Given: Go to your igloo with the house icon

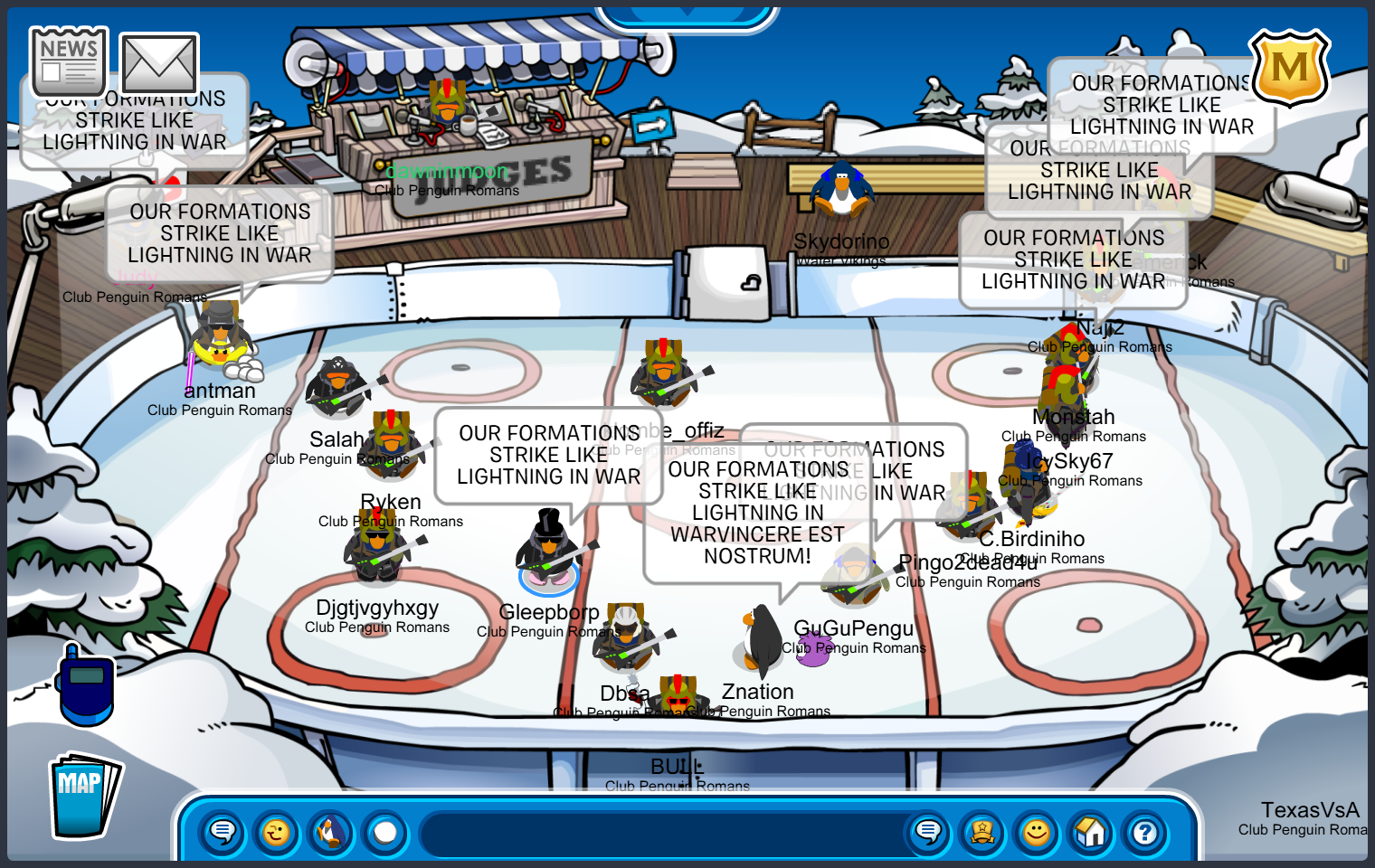Looking at the screenshot, I should tap(1091, 832).
